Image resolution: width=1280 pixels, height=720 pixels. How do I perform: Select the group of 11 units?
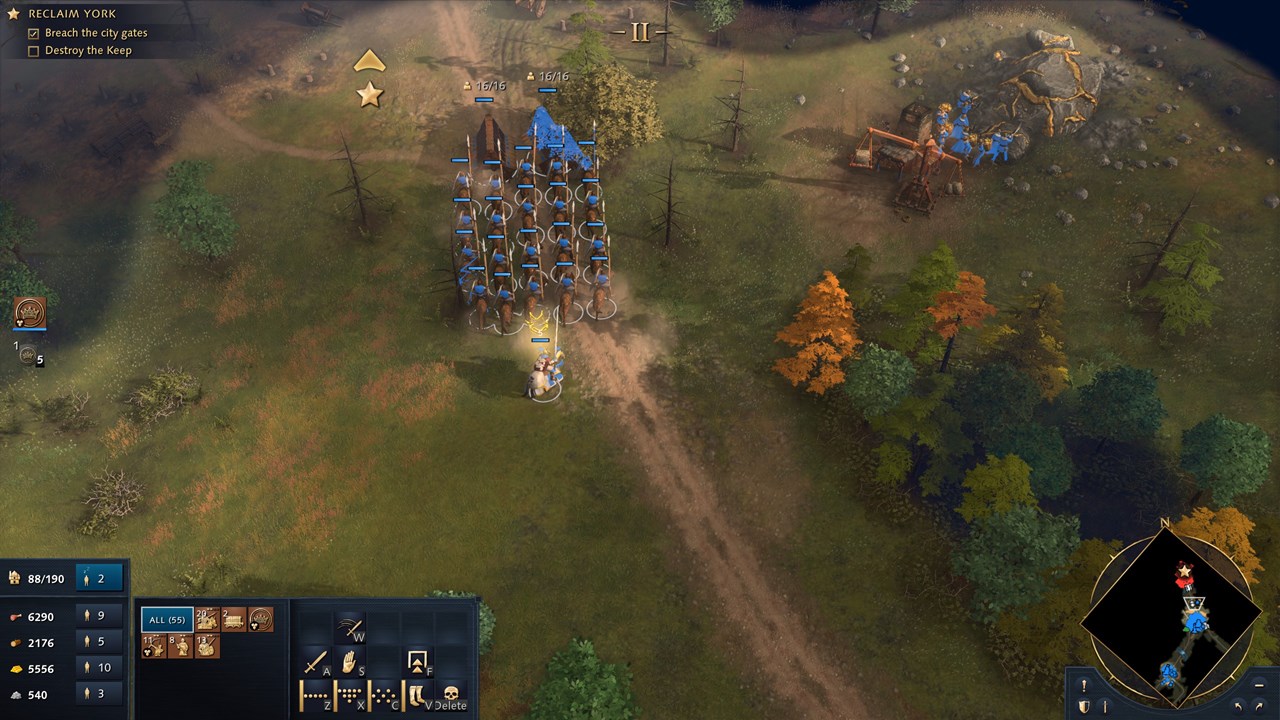pyautogui.click(x=153, y=646)
